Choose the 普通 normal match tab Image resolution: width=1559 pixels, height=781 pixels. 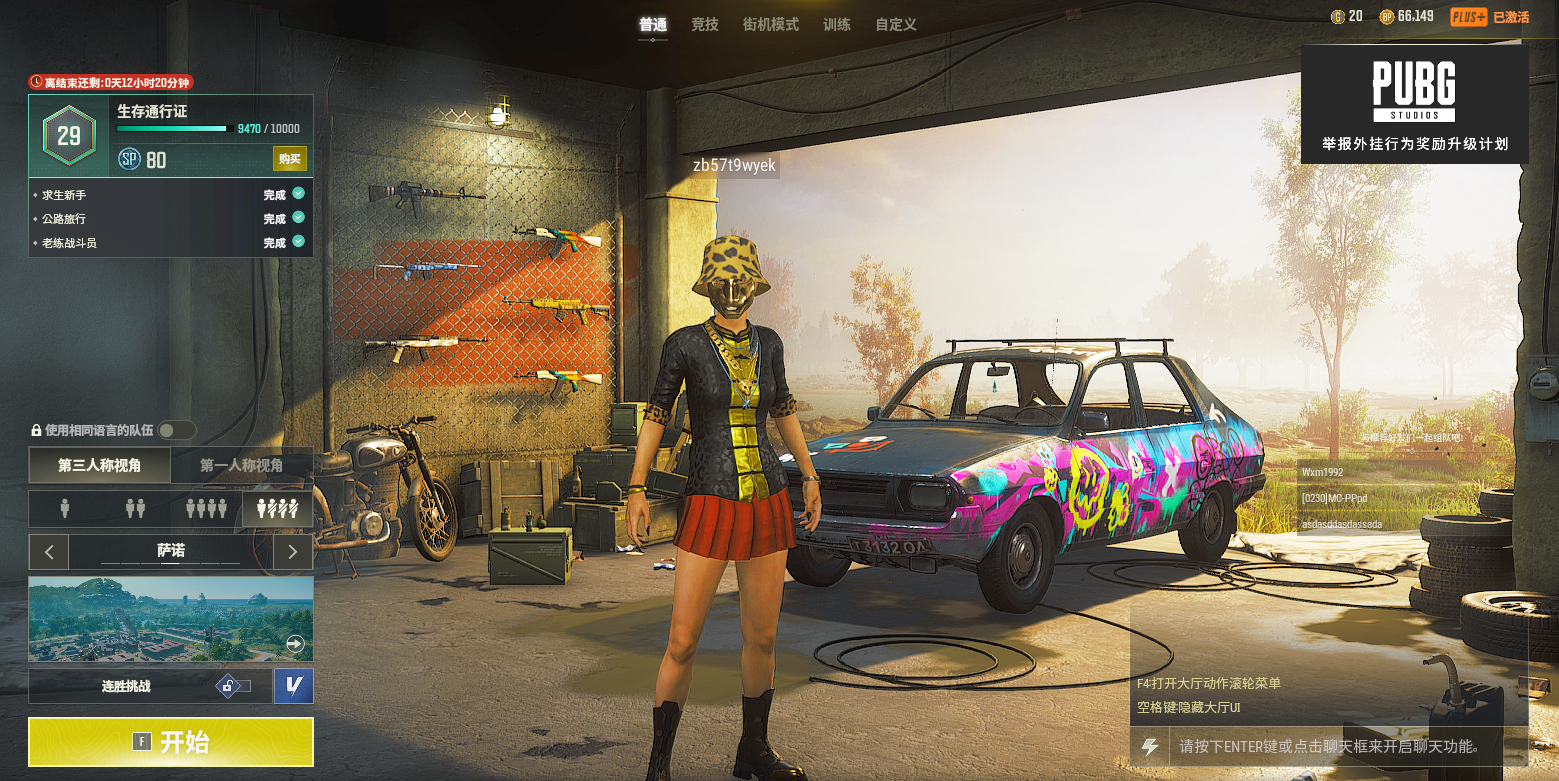click(x=653, y=24)
